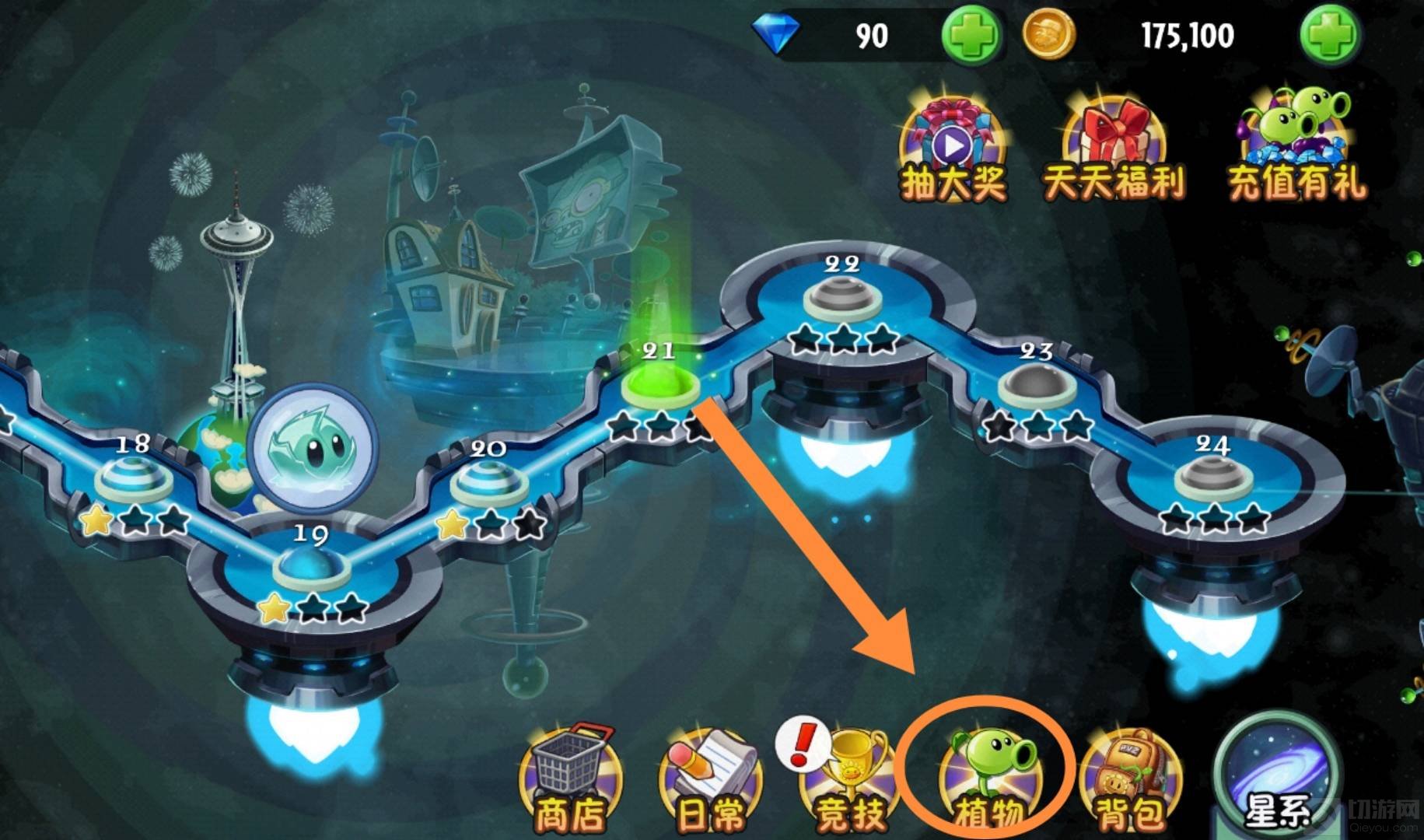Open the 背包 backpack
Image resolution: width=1424 pixels, height=840 pixels.
click(1129, 780)
